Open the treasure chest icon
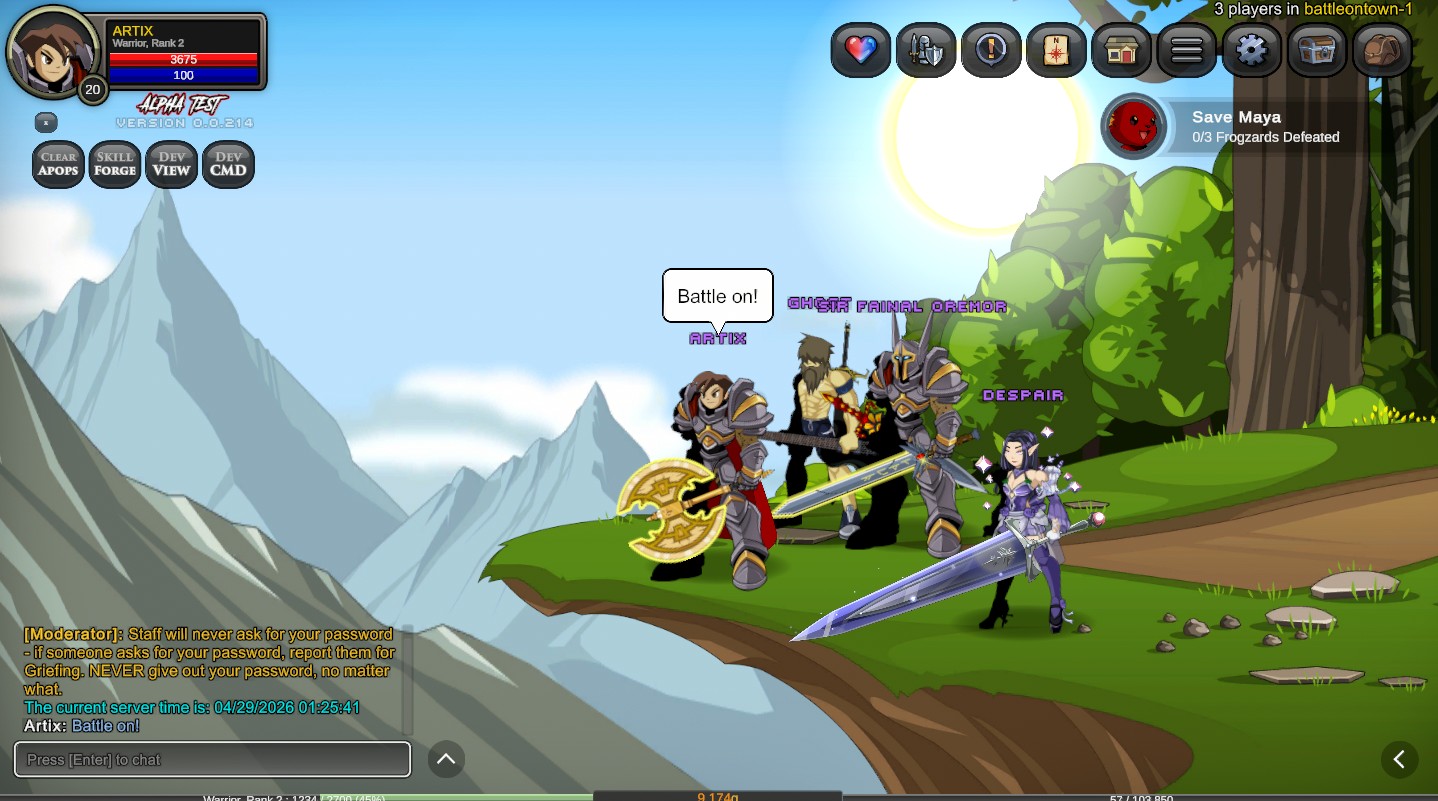Viewport: 1438px width, 801px height. pos(1316,50)
